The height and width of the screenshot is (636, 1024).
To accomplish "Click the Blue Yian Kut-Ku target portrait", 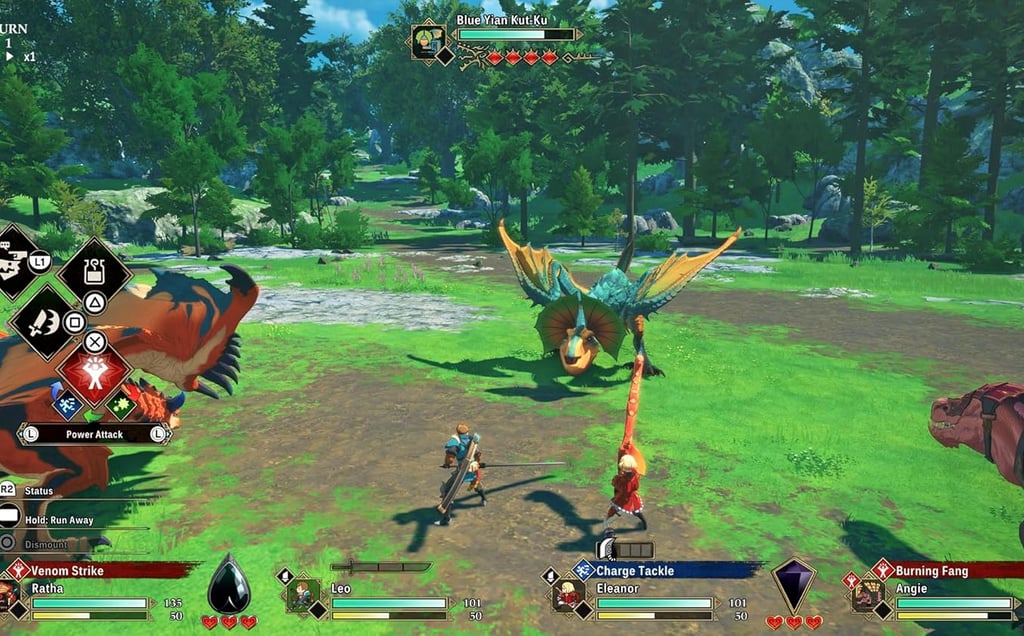I will tap(428, 41).
